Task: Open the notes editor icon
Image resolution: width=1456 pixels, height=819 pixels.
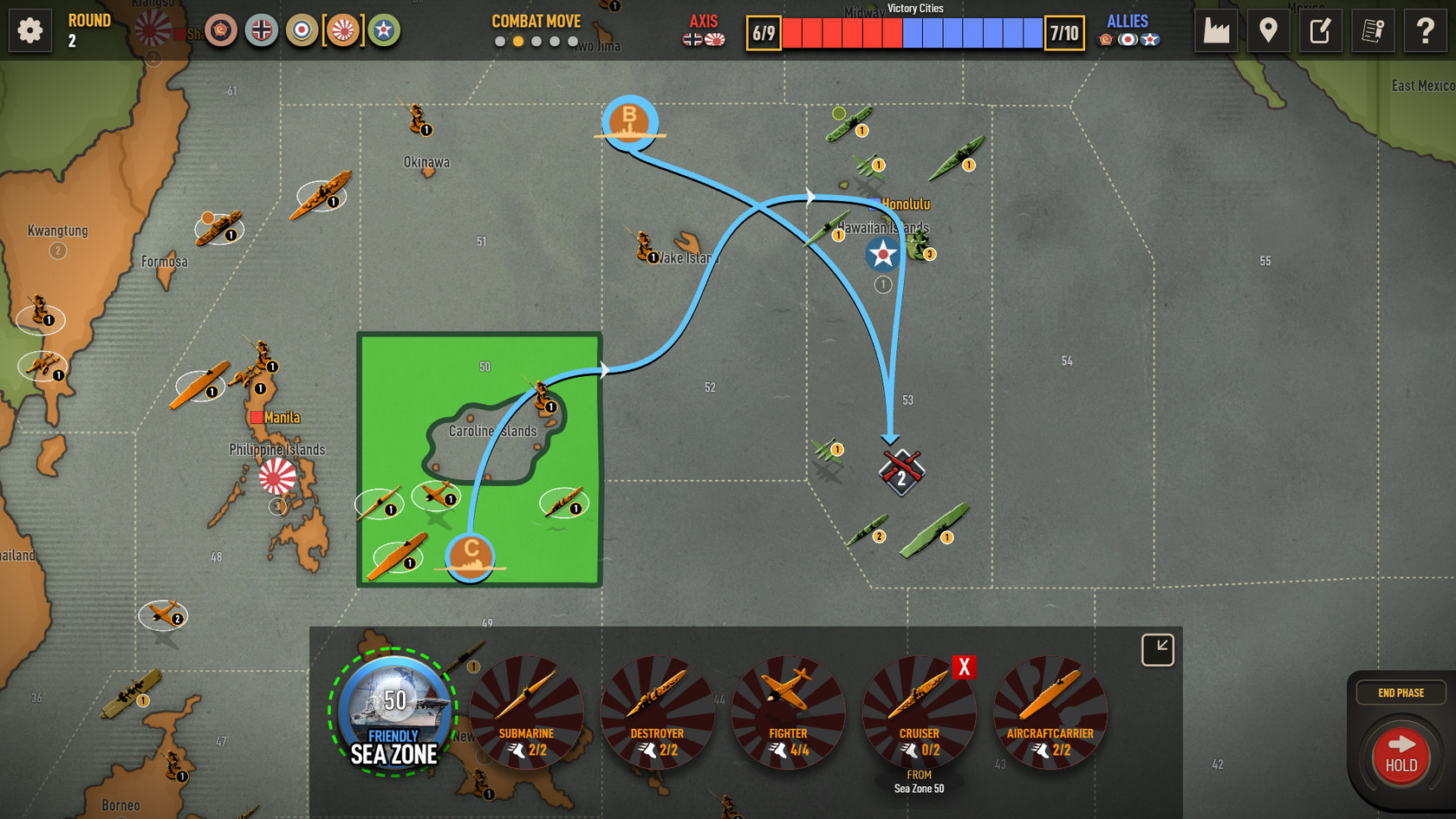Action: (x=1320, y=30)
